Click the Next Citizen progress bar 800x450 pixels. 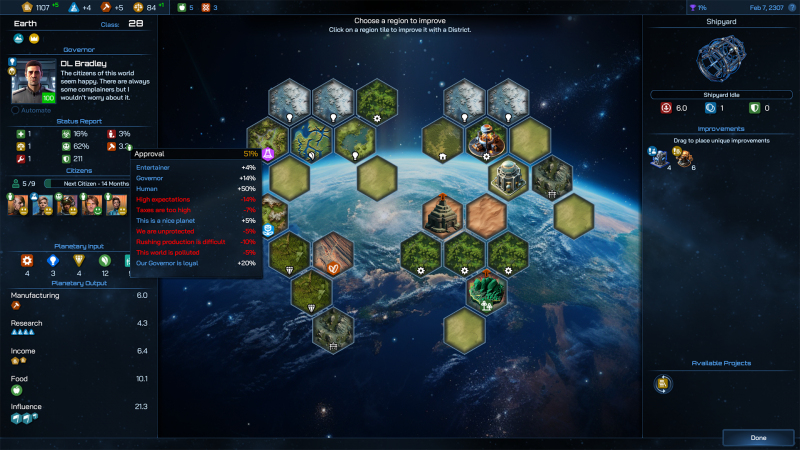point(93,183)
